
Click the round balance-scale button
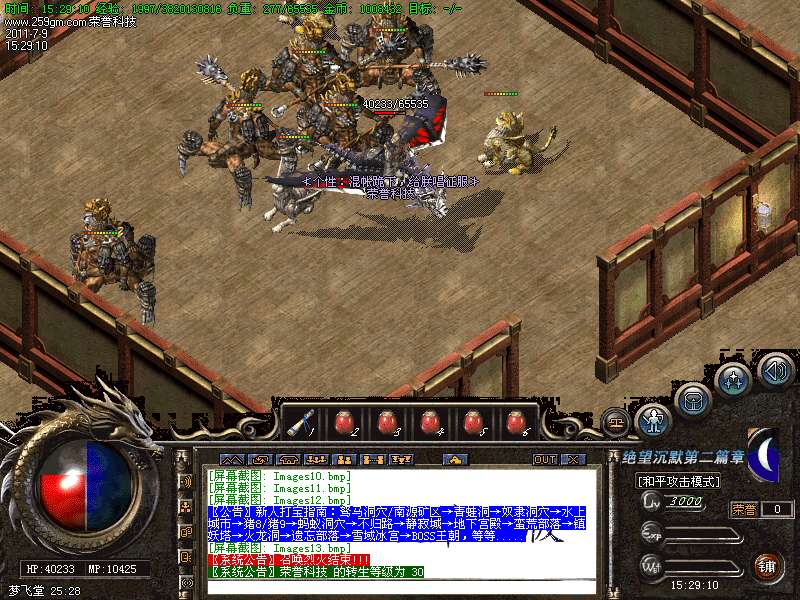click(616, 422)
